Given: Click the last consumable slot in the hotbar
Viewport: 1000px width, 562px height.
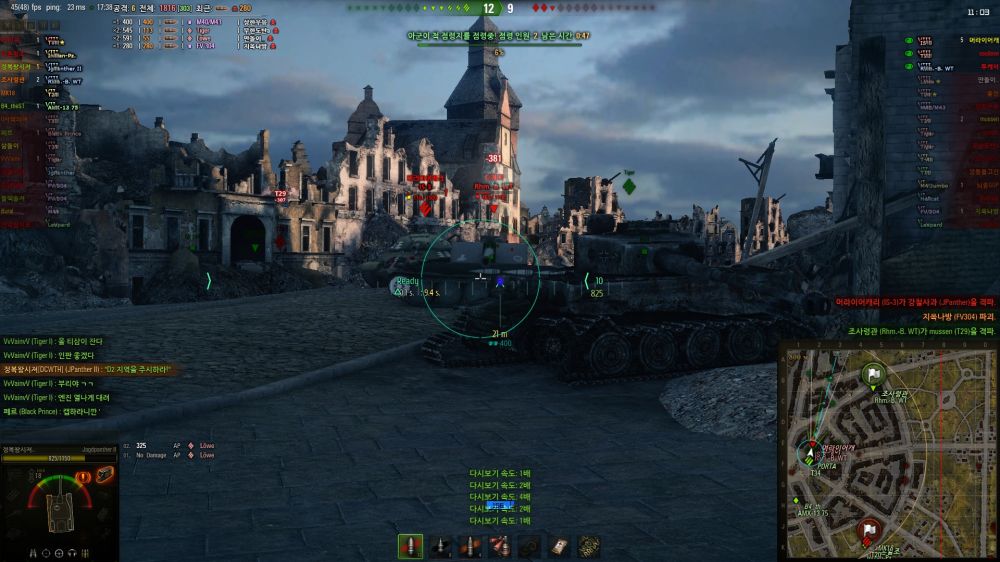Looking at the screenshot, I should [x=589, y=546].
